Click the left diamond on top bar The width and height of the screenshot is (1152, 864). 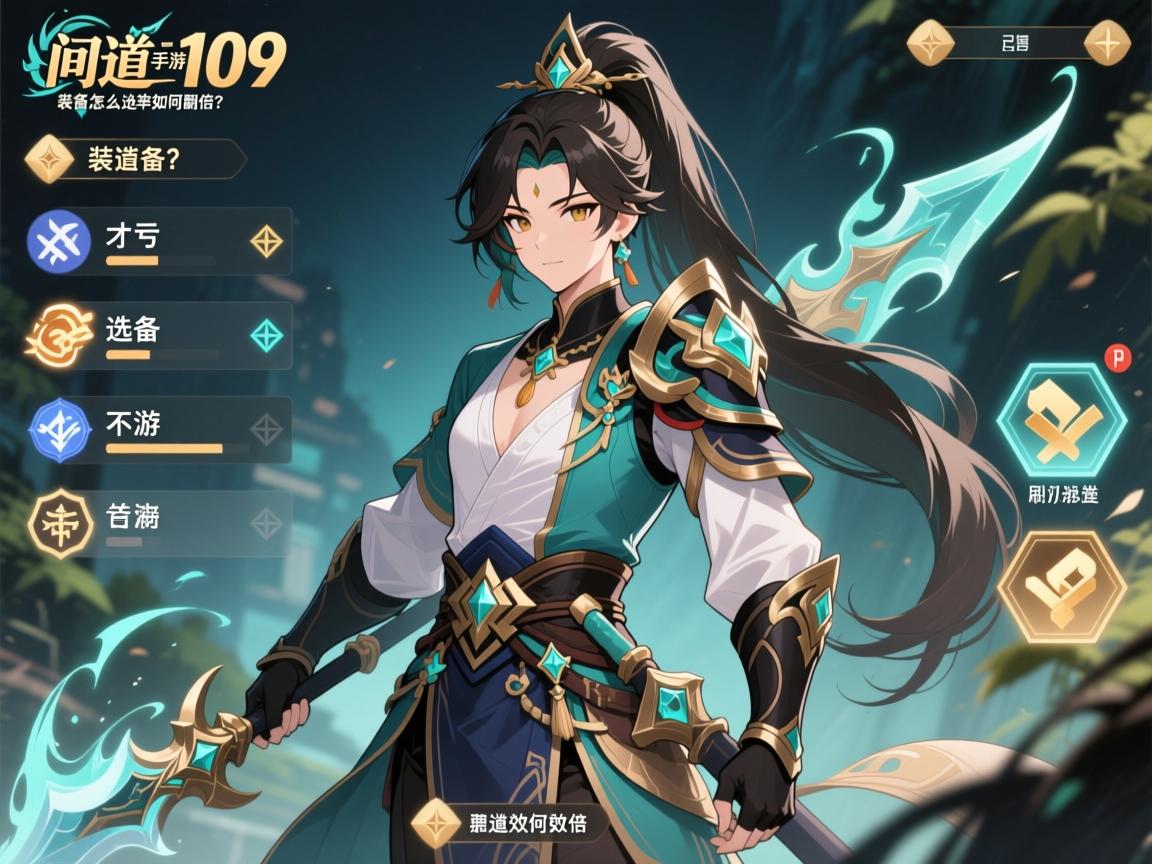tap(930, 43)
